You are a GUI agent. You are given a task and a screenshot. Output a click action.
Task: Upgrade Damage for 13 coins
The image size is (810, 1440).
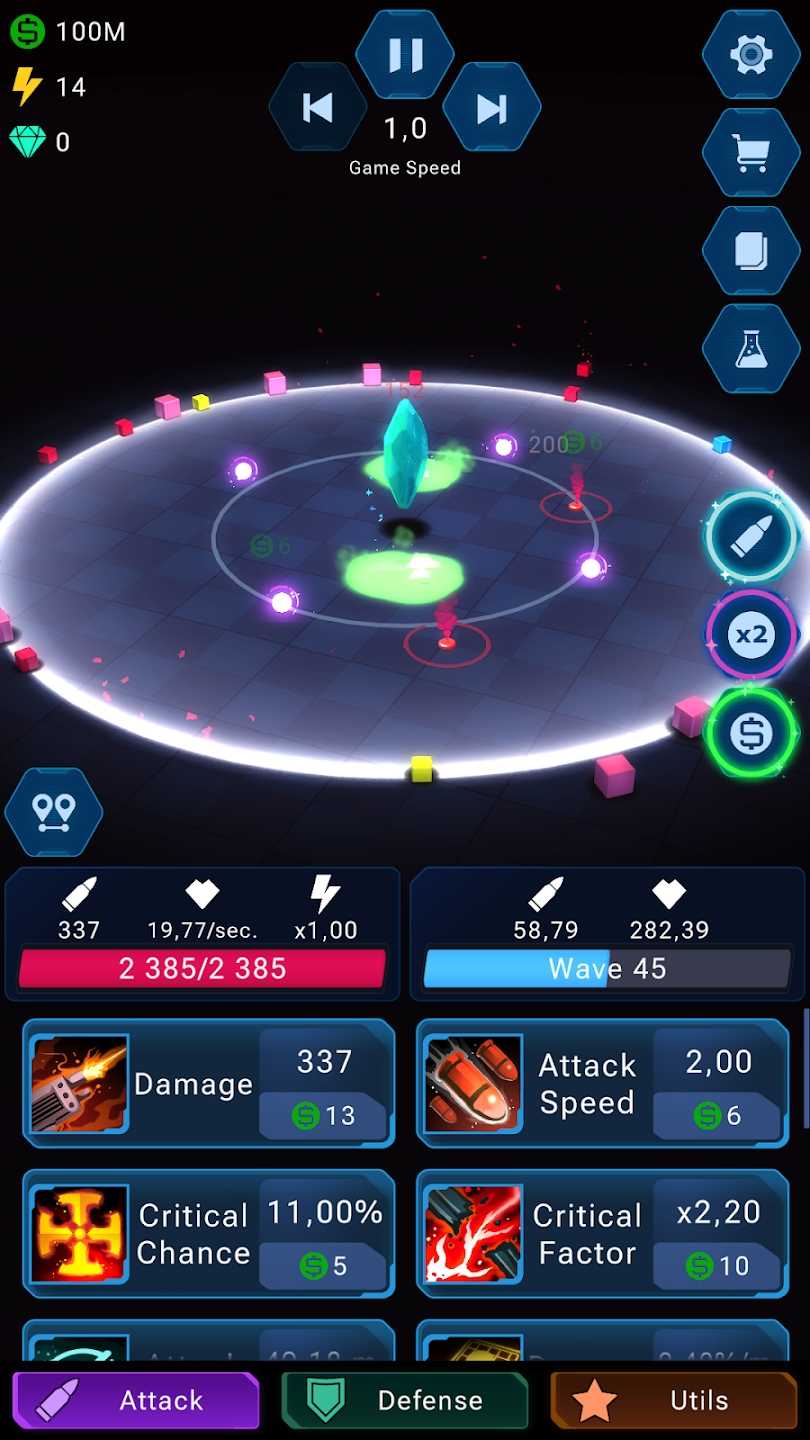tap(323, 1116)
